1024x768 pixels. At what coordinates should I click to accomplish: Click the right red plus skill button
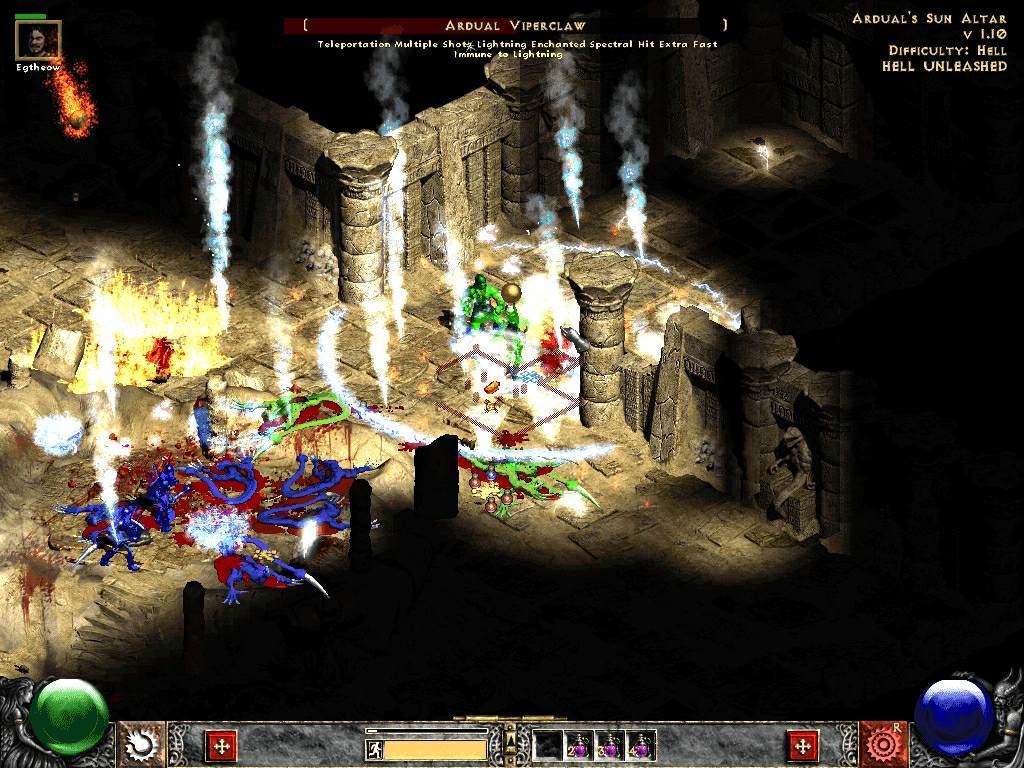803,745
